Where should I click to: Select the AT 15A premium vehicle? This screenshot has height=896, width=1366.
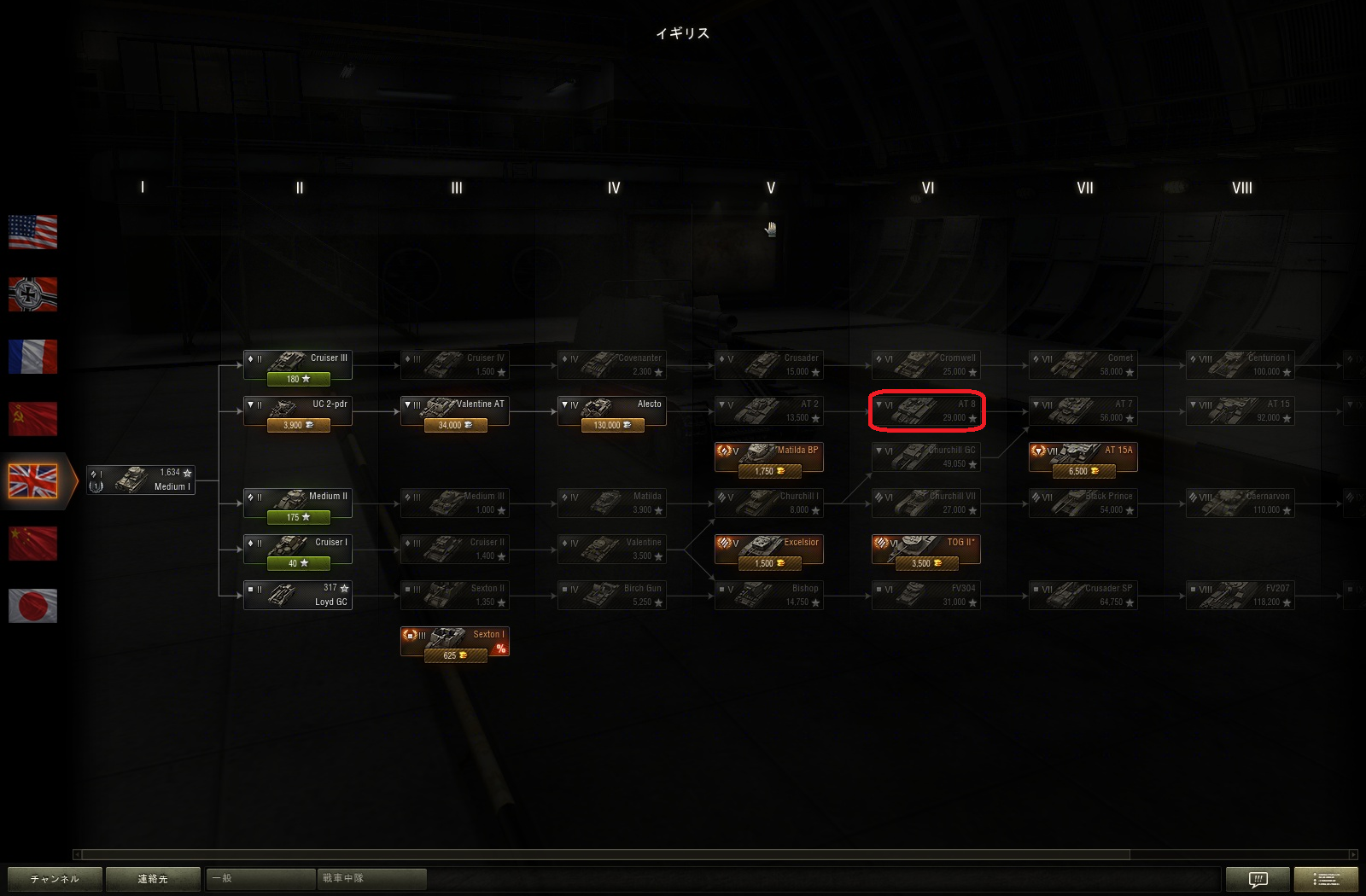coord(1083,457)
